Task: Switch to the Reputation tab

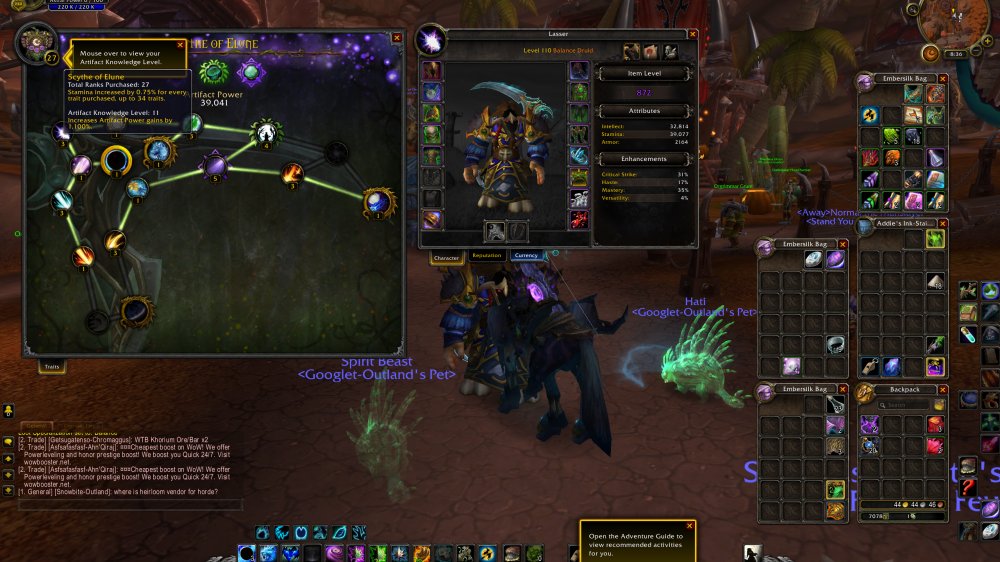Action: [x=486, y=256]
